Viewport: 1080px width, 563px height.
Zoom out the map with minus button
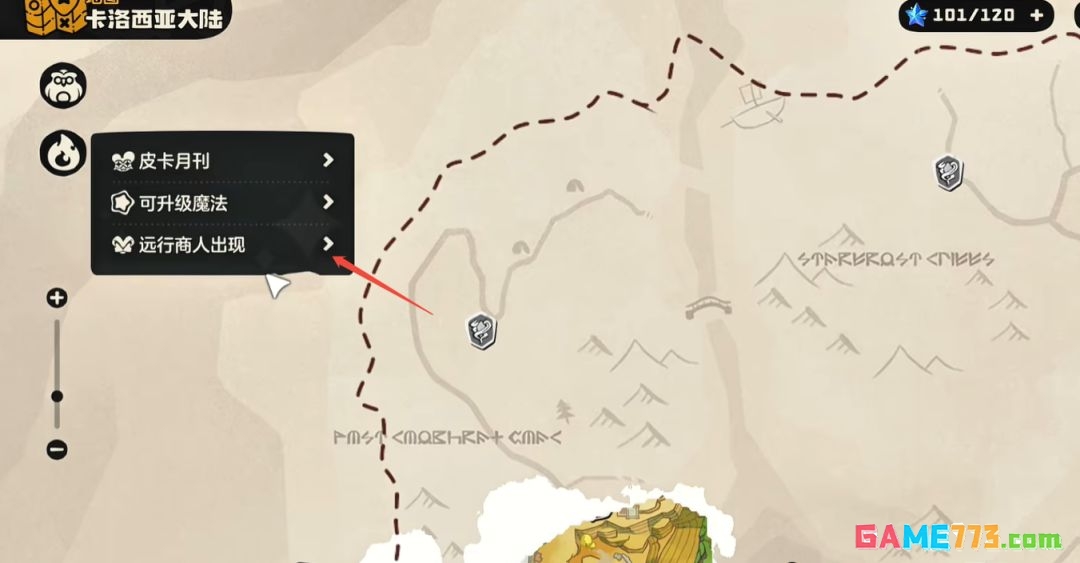tap(57, 450)
